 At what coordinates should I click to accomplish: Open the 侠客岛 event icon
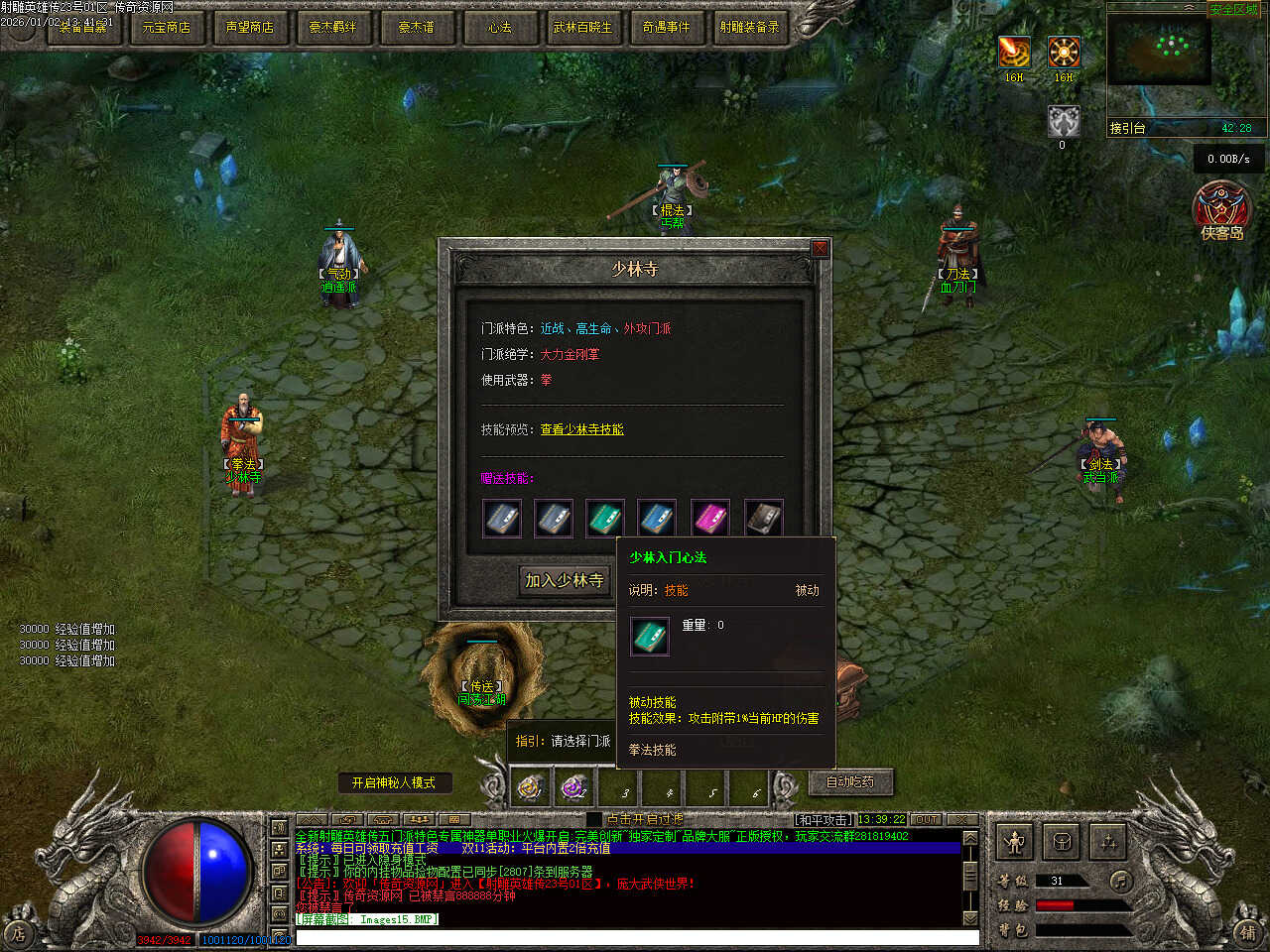[1221, 210]
